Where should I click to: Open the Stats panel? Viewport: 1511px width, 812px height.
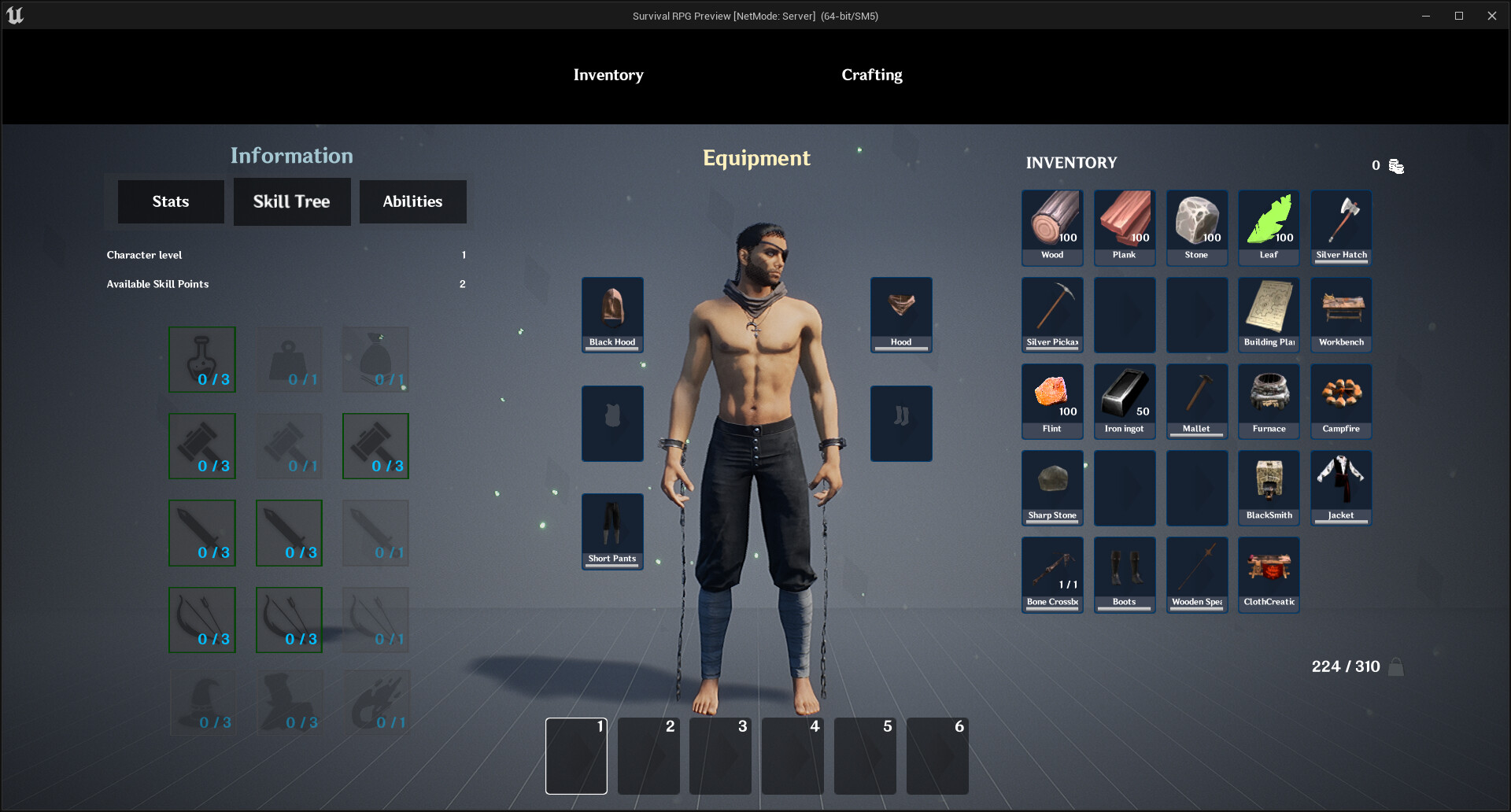point(170,201)
